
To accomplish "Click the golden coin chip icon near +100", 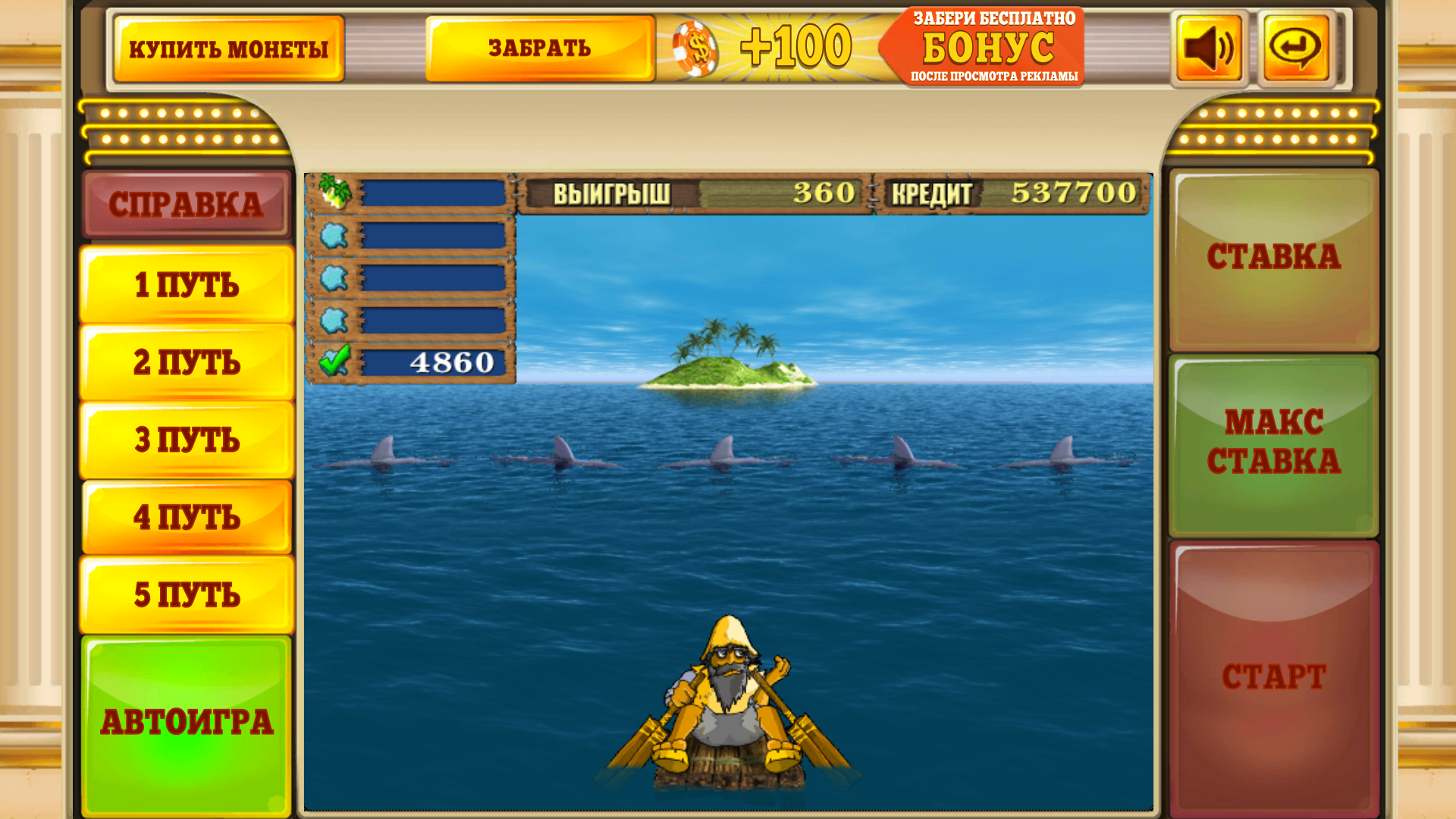I will 695,49.
